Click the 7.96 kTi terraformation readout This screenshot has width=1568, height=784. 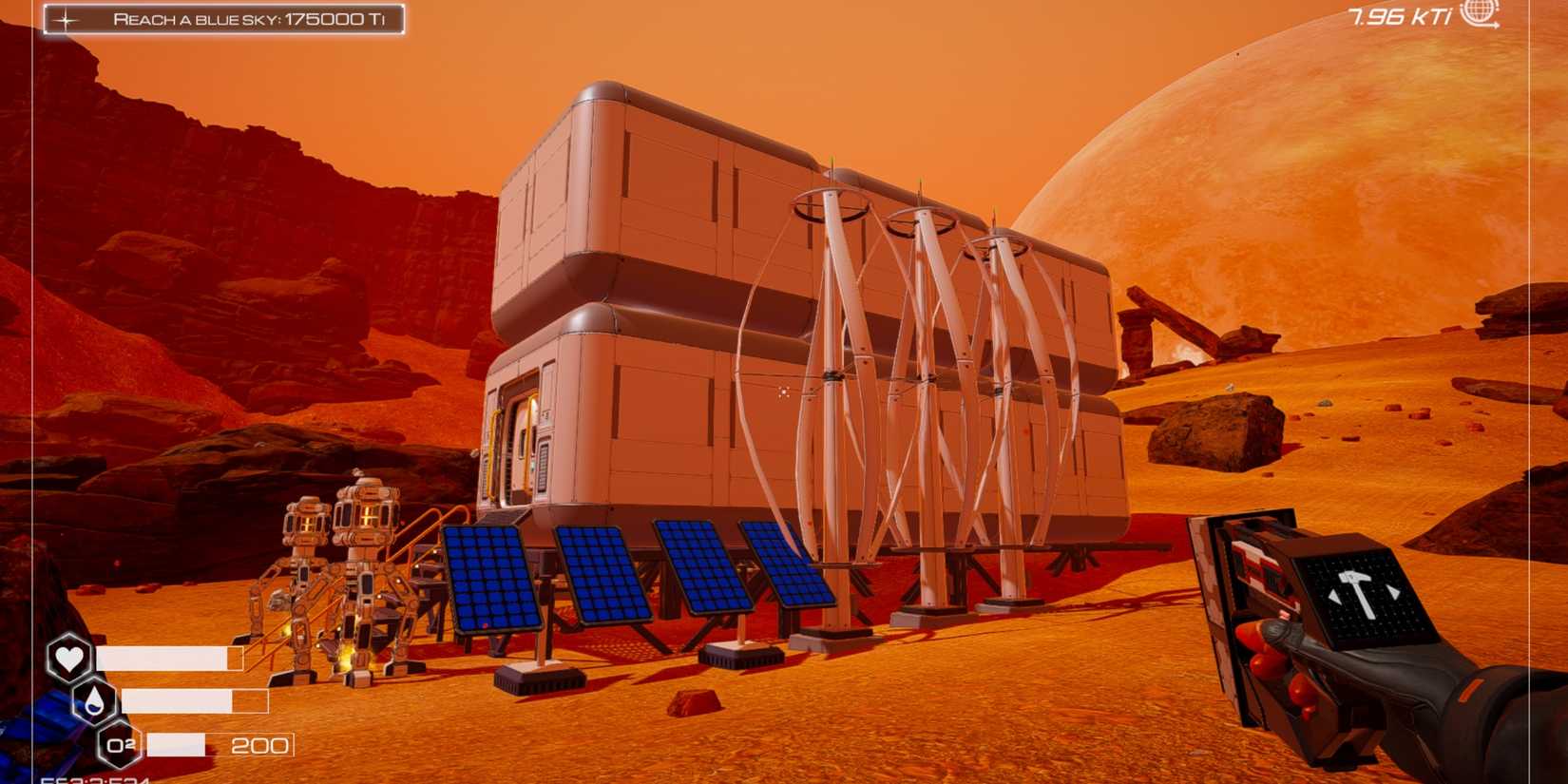(1398, 15)
